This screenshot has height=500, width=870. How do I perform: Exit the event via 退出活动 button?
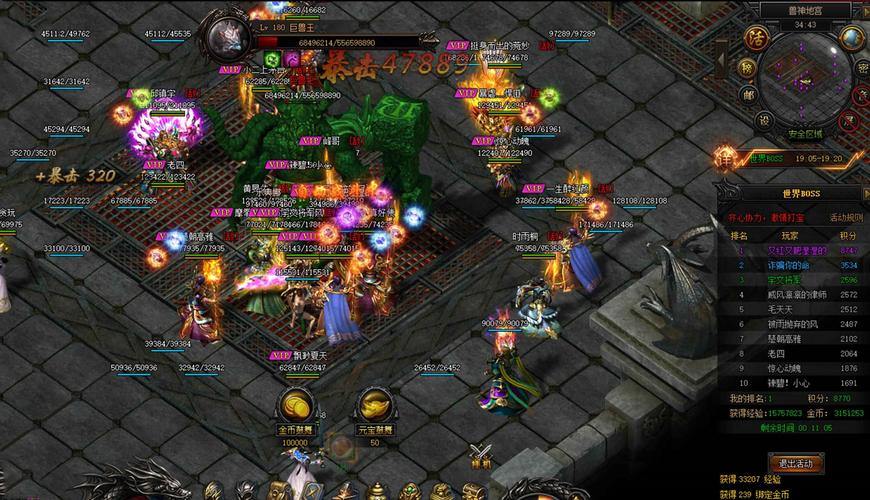(795, 462)
